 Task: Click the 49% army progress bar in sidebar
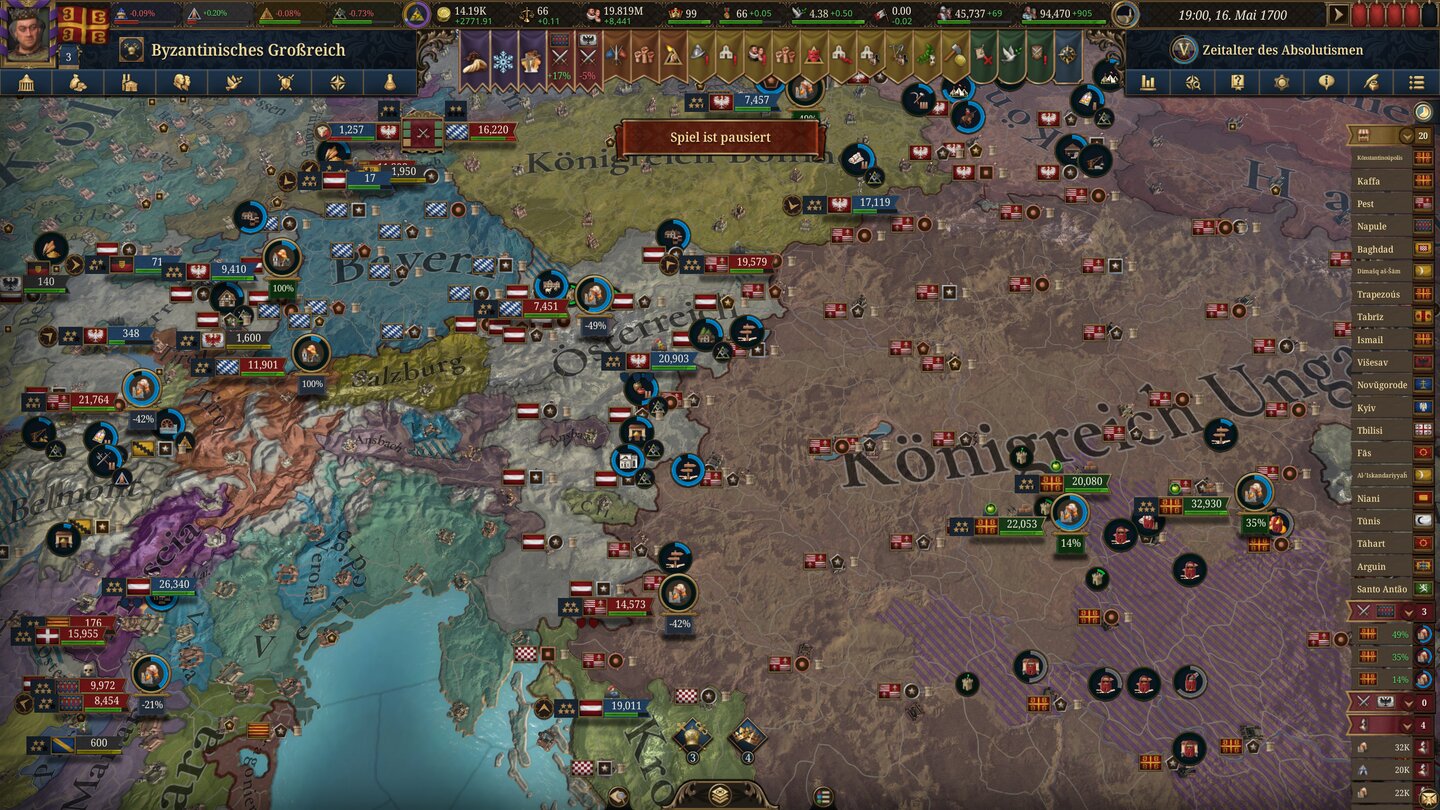click(x=1385, y=635)
